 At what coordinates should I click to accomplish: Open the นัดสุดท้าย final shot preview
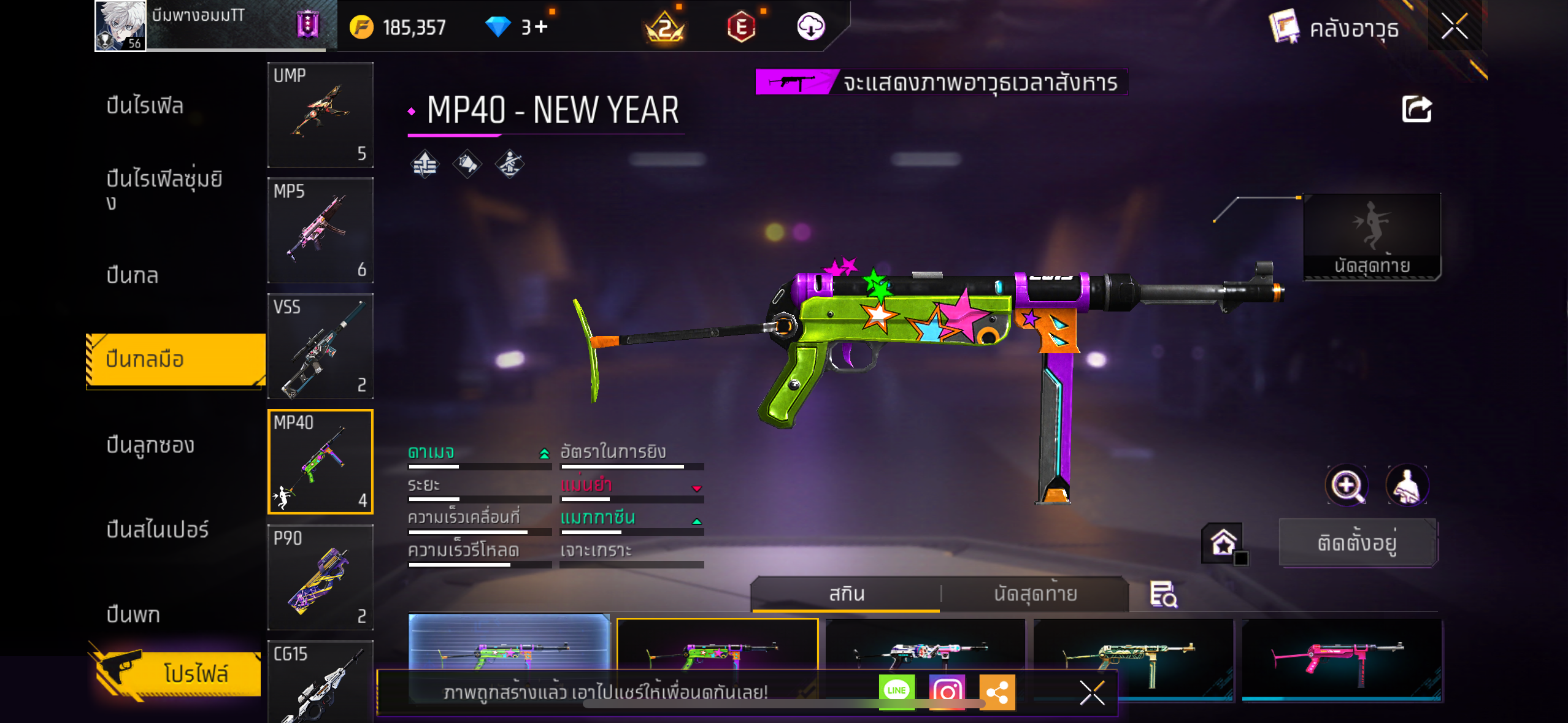[x=1372, y=237]
